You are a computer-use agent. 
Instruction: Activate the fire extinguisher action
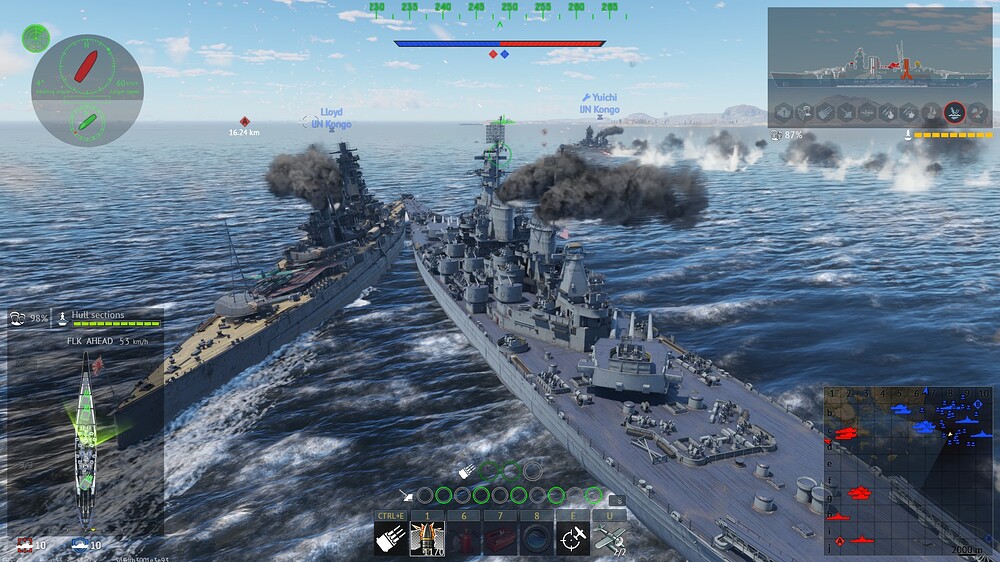[465, 537]
